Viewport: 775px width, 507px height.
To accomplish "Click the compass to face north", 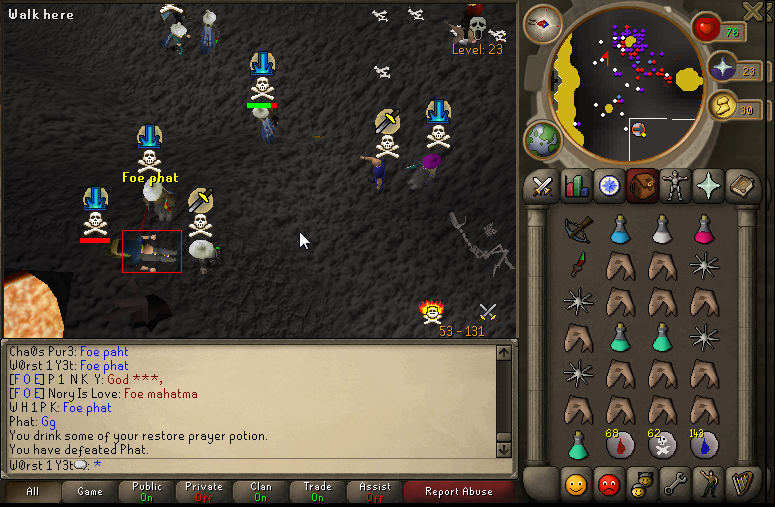I will click(543, 23).
